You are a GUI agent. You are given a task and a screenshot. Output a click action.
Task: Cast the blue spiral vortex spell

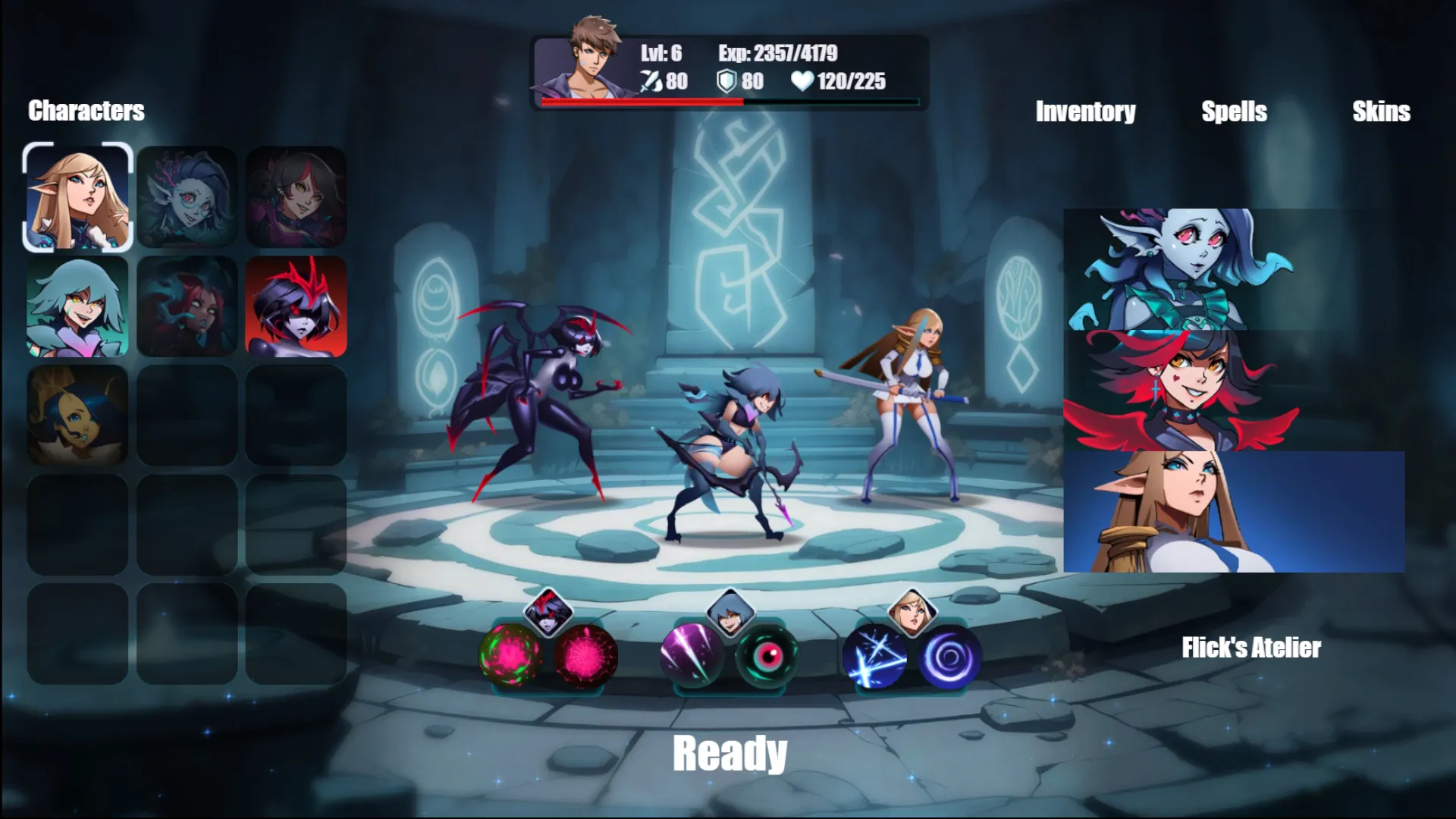pos(949,656)
